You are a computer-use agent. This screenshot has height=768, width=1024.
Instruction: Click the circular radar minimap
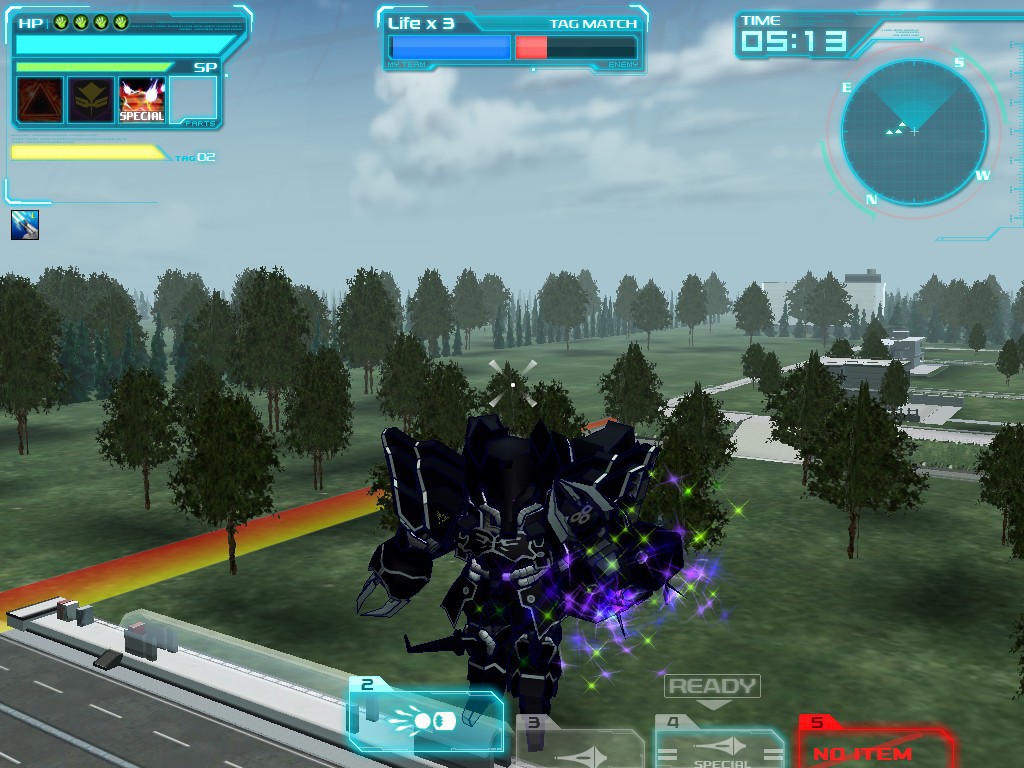pos(914,132)
